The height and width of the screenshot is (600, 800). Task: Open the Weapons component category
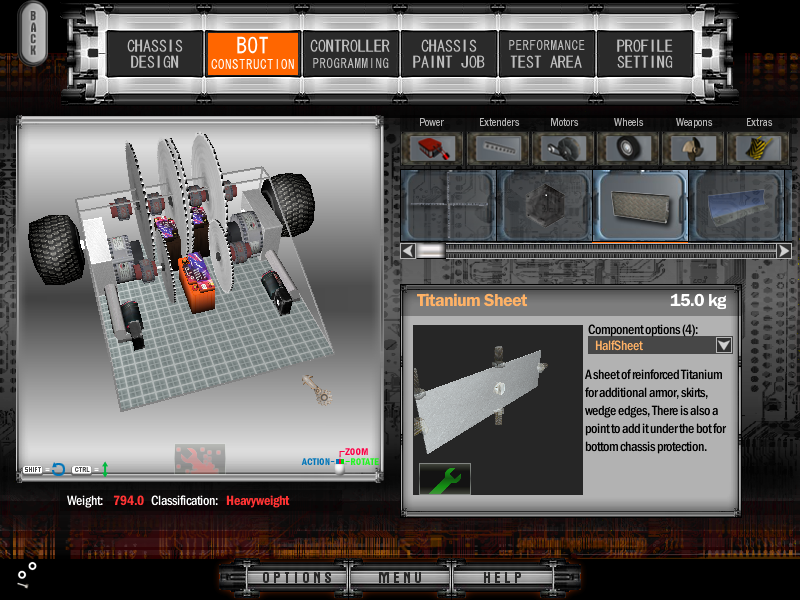tap(694, 148)
